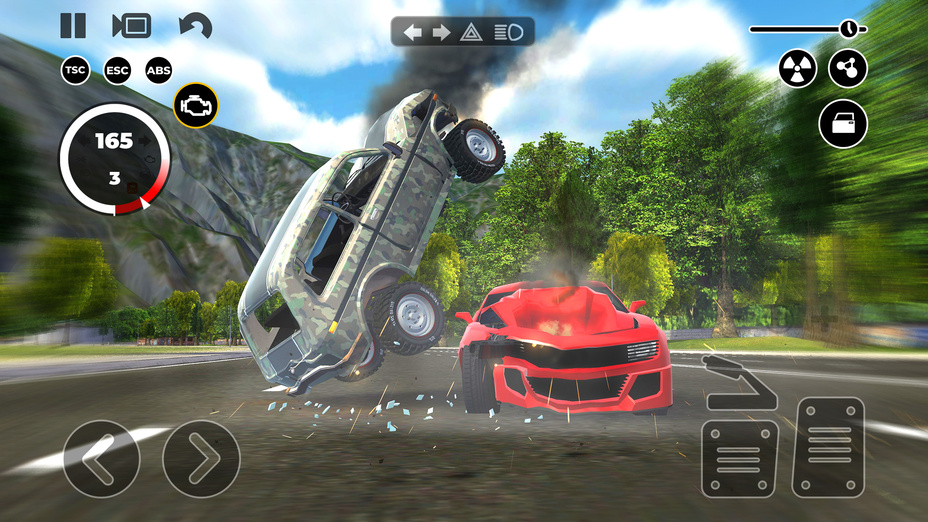Pause the game with the pause icon
This screenshot has width=928, height=522.
tap(73, 25)
